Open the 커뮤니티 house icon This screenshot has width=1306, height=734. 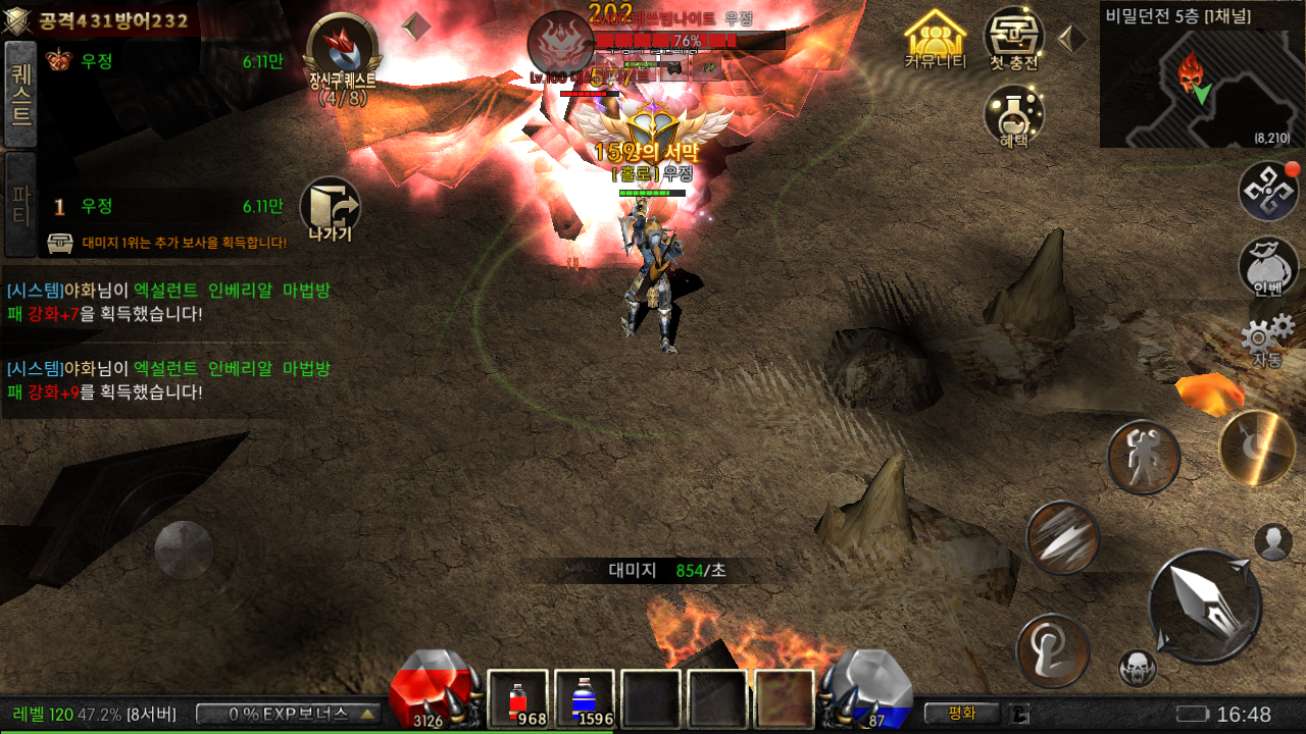coord(935,39)
